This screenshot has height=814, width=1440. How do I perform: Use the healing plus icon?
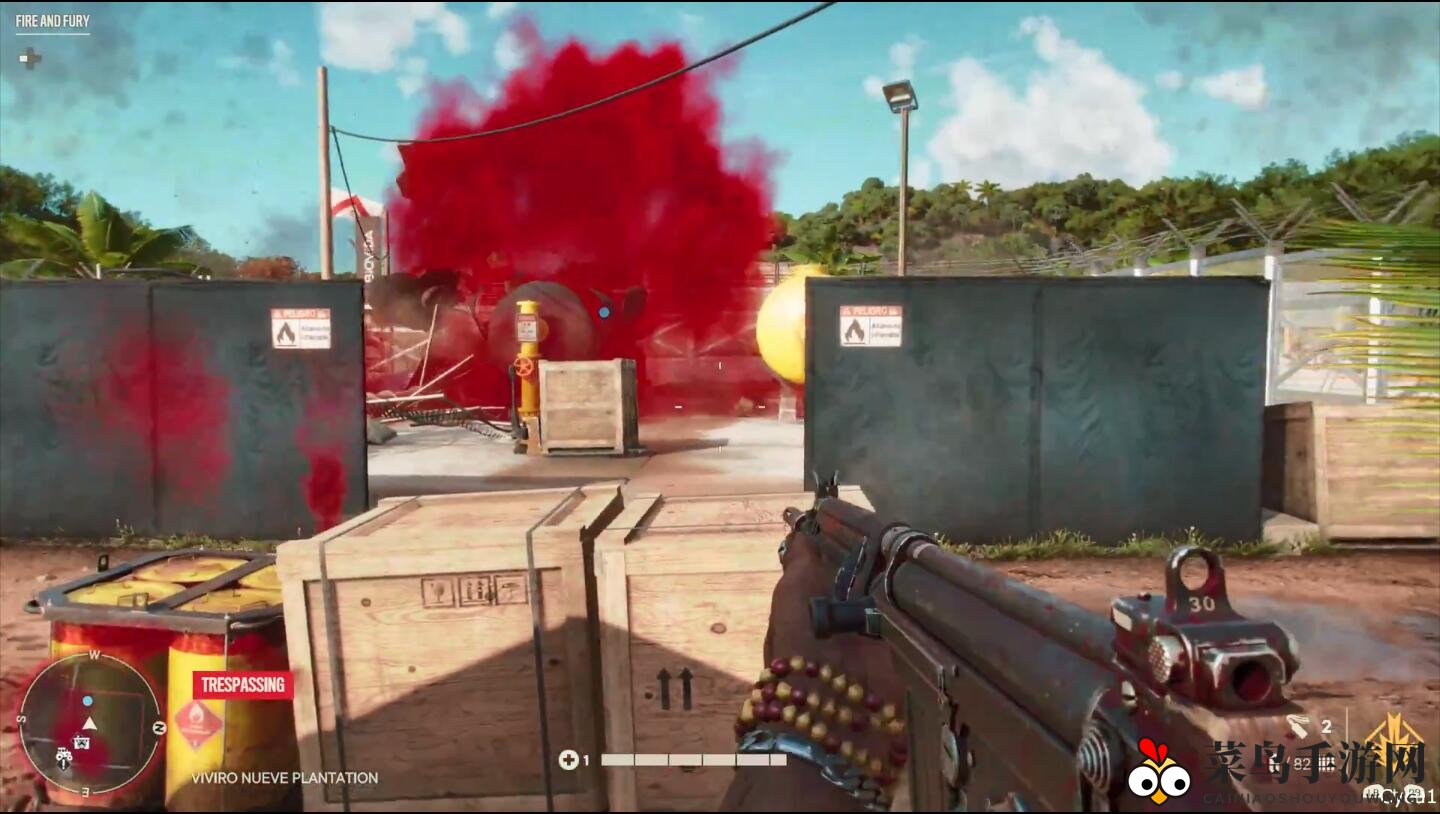click(x=568, y=760)
